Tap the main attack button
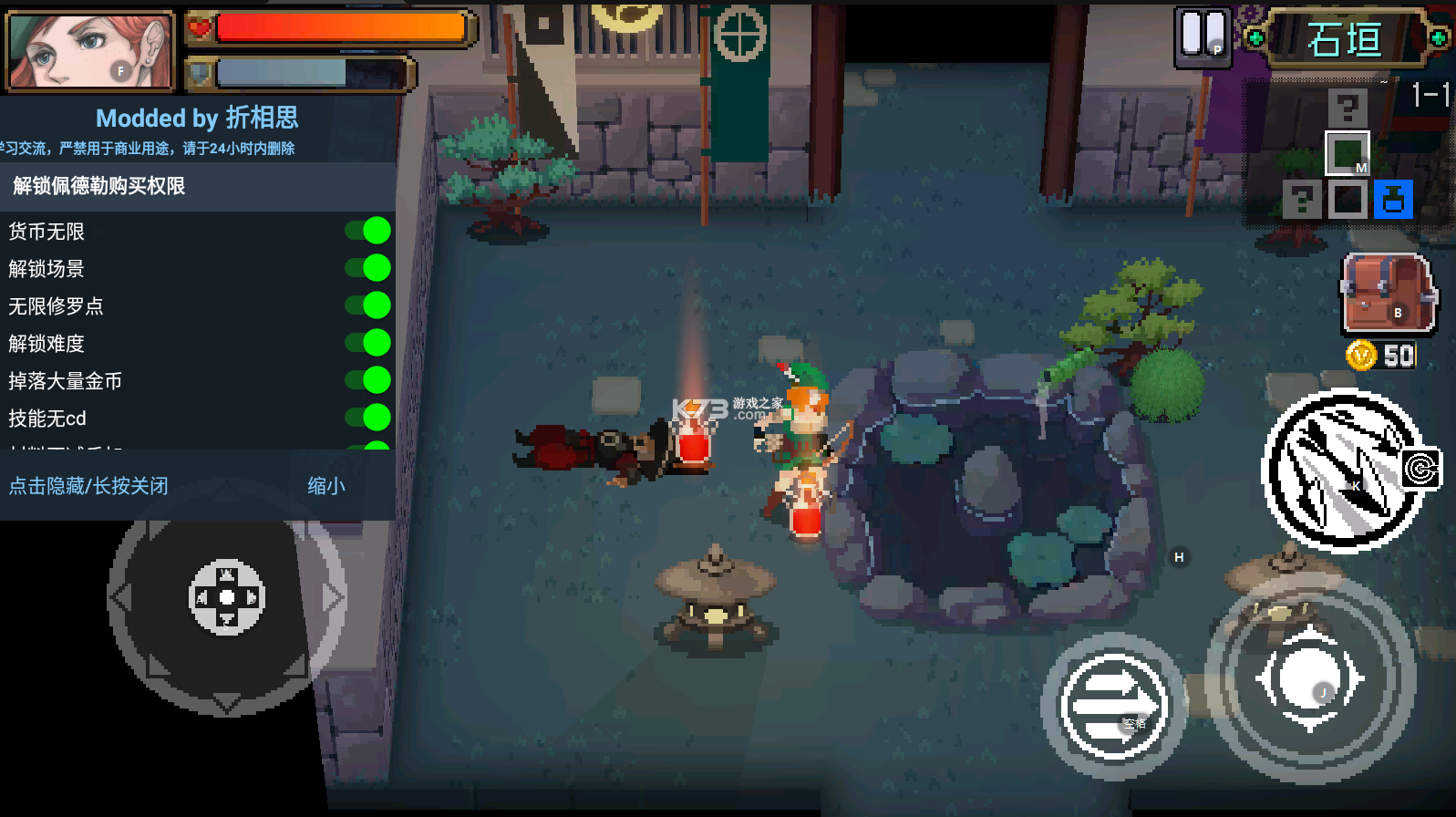Viewport: 1456px width, 817px height. coord(1309,680)
